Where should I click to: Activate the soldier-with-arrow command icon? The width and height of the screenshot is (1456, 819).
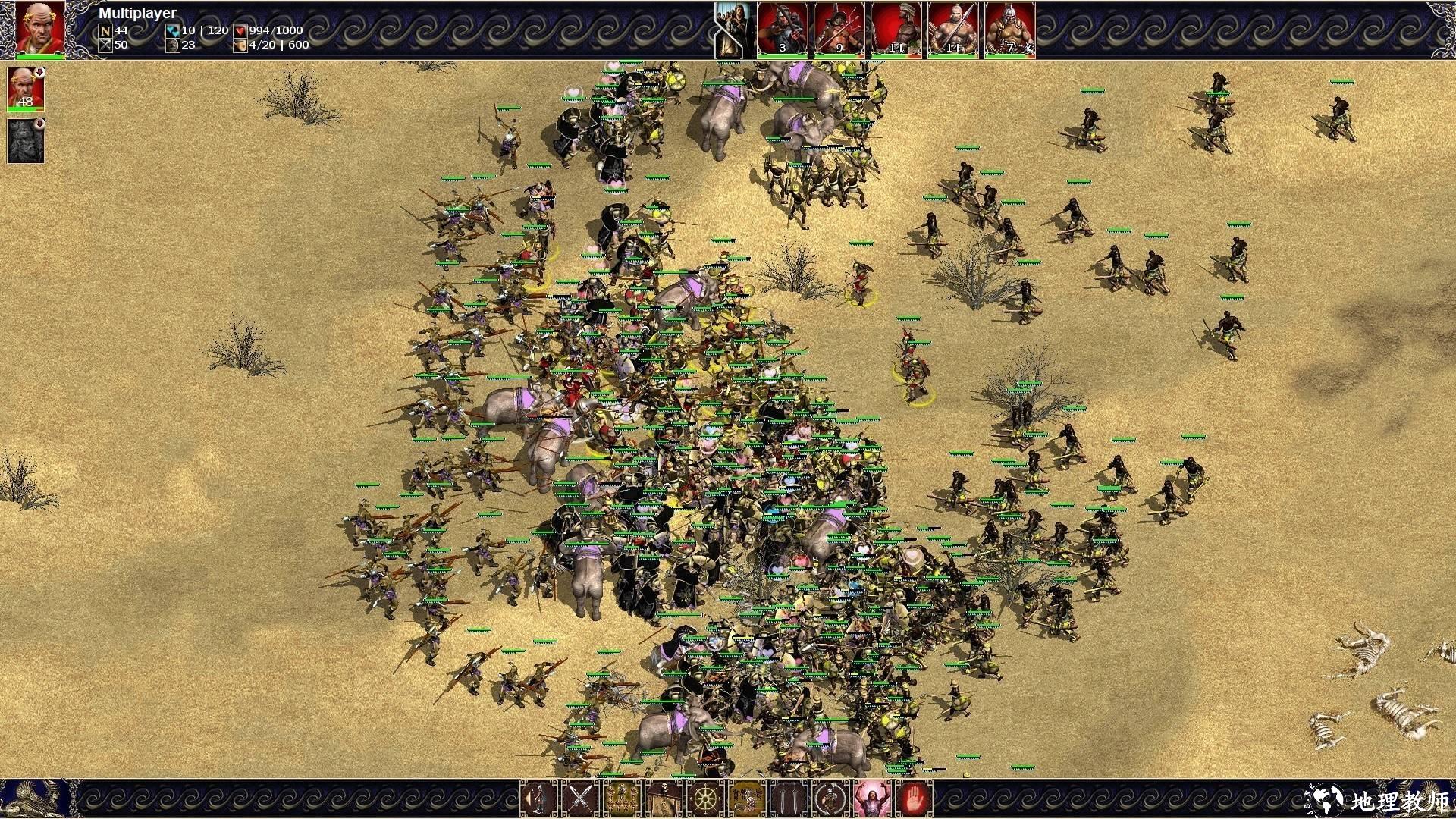[x=538, y=799]
